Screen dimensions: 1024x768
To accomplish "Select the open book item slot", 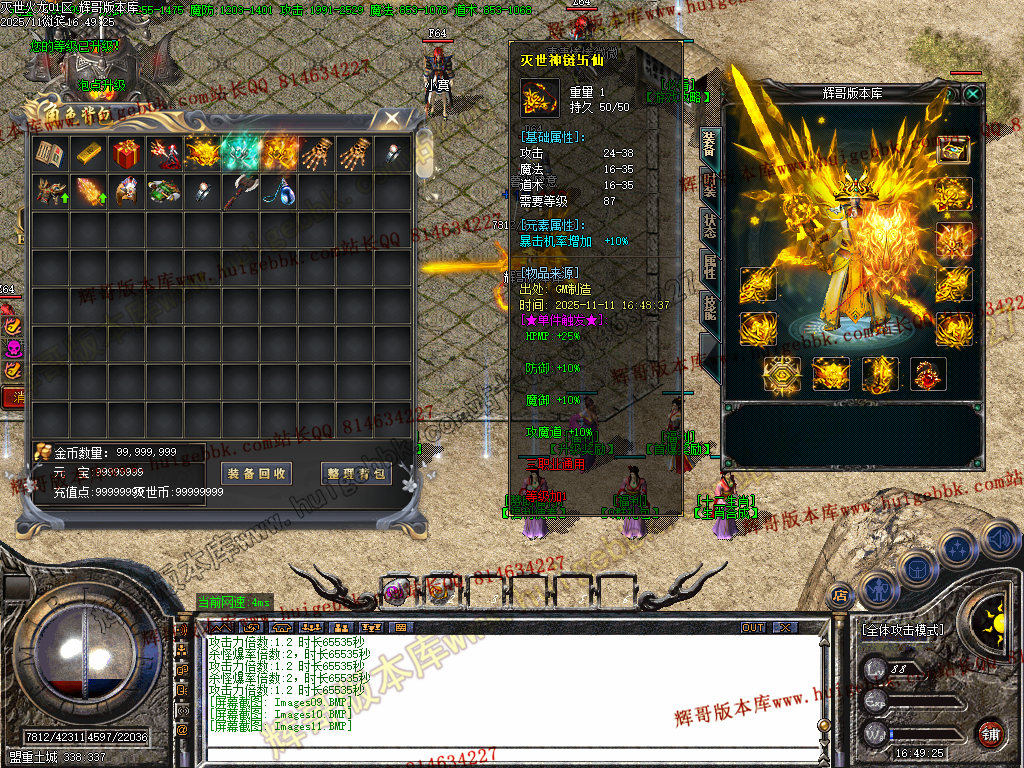I will pyautogui.click(x=50, y=154).
